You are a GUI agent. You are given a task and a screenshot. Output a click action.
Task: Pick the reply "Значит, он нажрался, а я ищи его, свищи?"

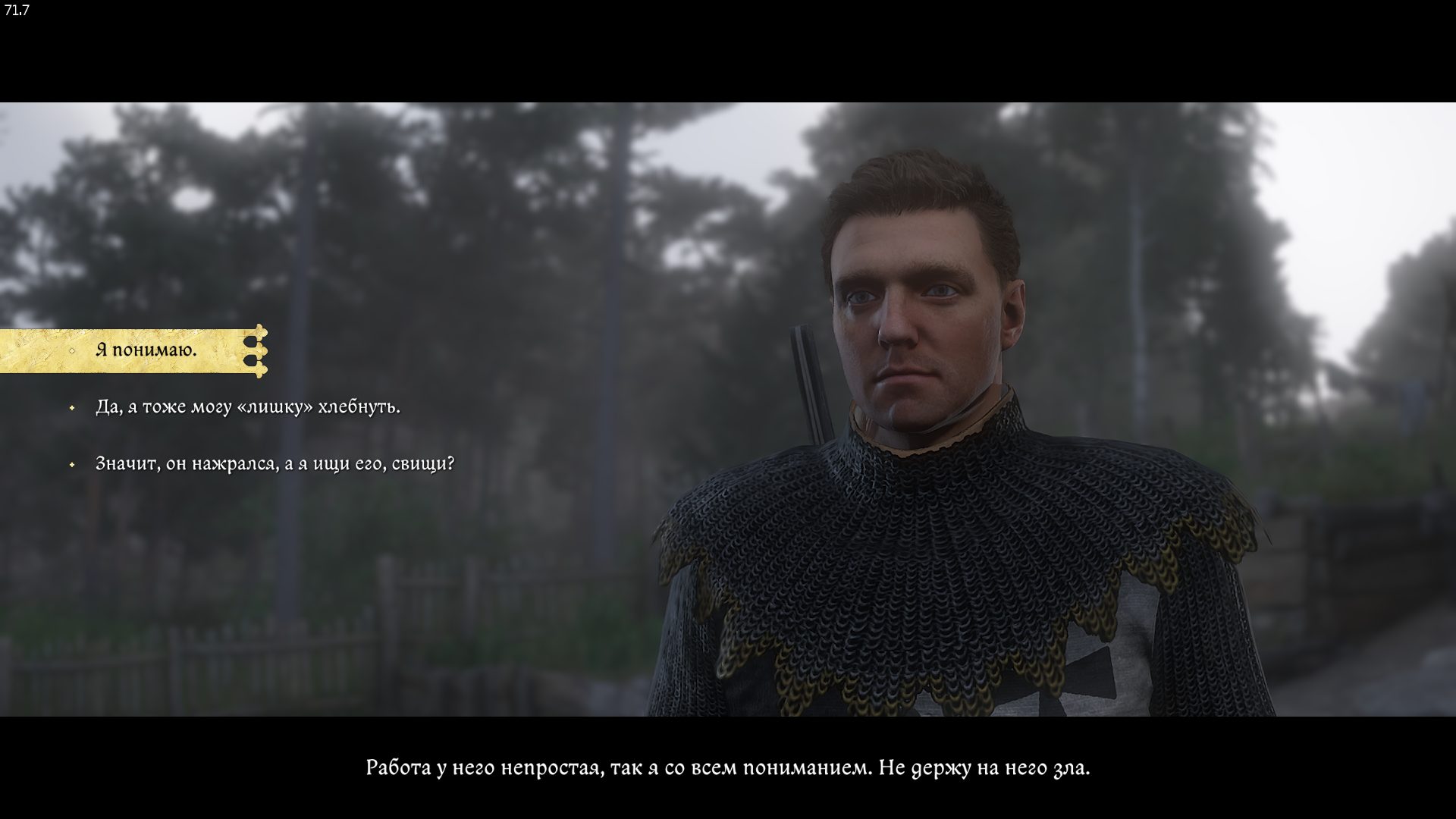click(275, 464)
